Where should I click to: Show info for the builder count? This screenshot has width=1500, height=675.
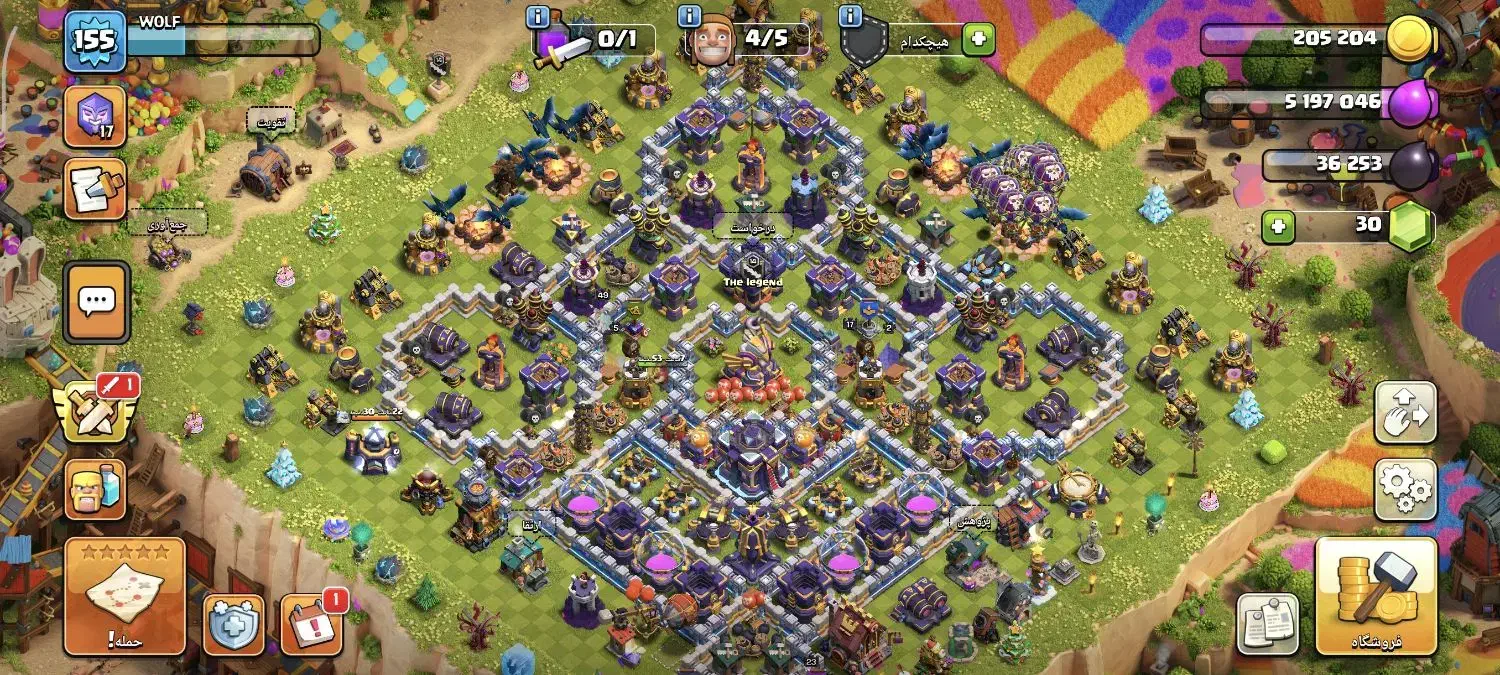click(x=689, y=16)
